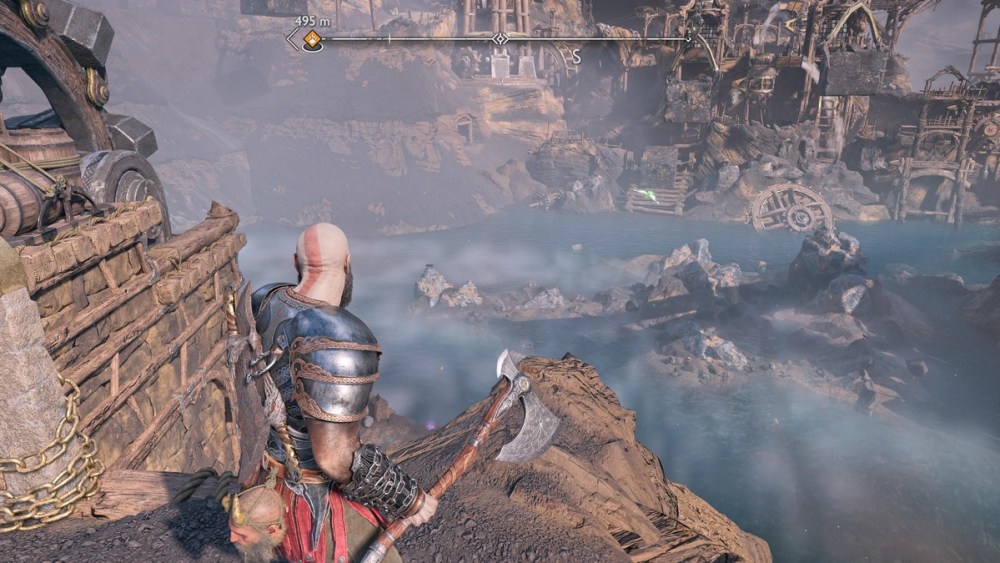
Task: Select the orange quest objective marker on the compass
Action: point(312,40)
